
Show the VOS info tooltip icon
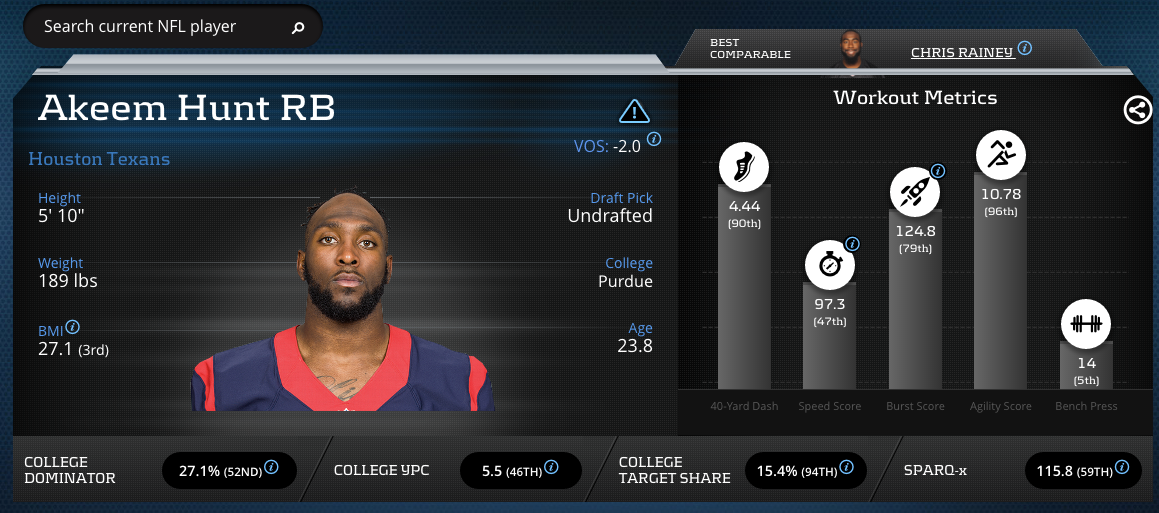tap(654, 139)
